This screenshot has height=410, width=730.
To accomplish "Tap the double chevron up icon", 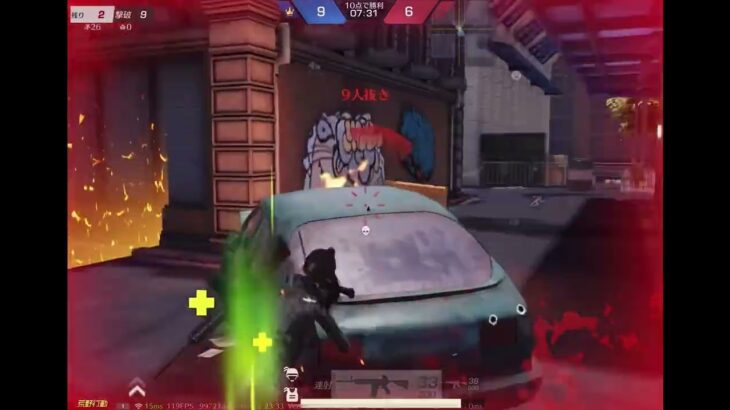I will [x=137, y=387].
